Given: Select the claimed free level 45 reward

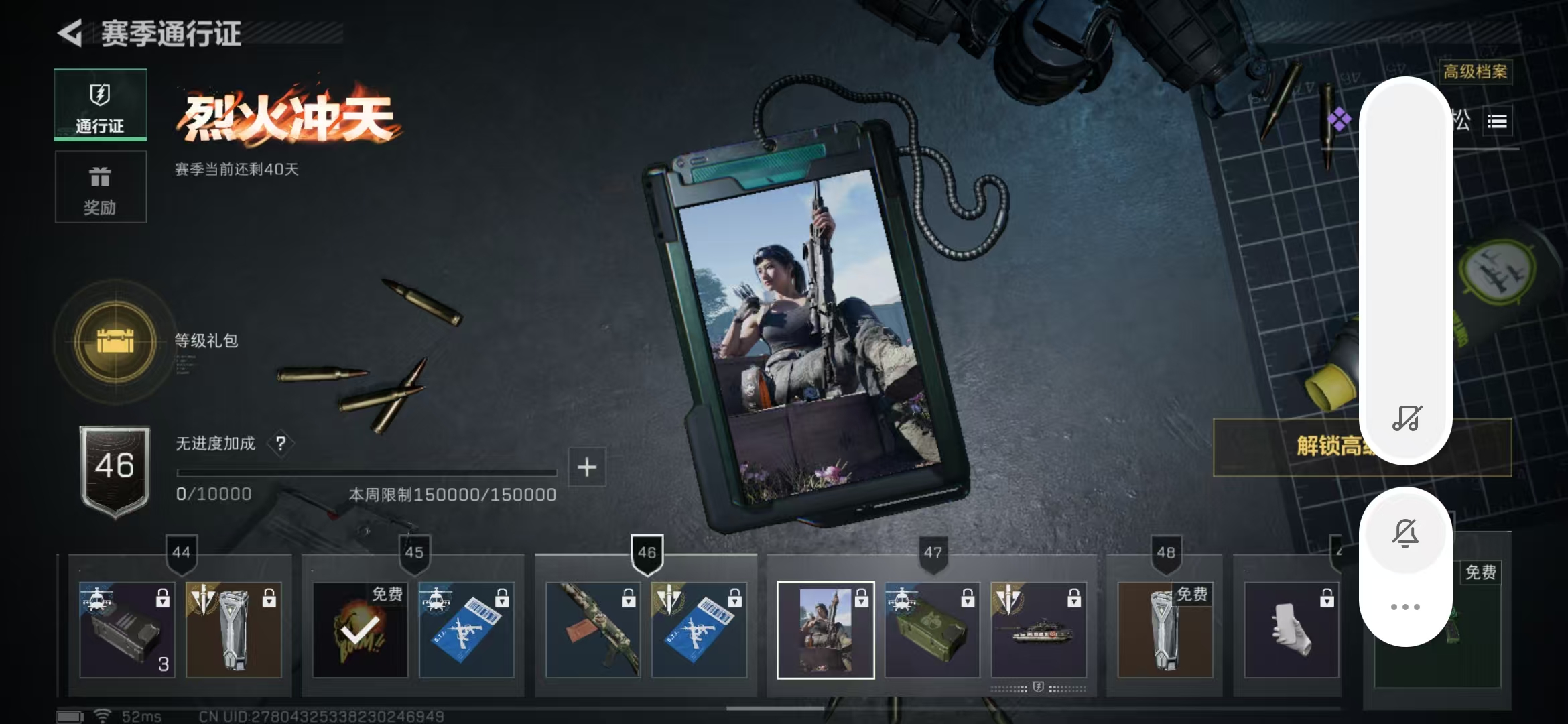Looking at the screenshot, I should click(x=361, y=629).
